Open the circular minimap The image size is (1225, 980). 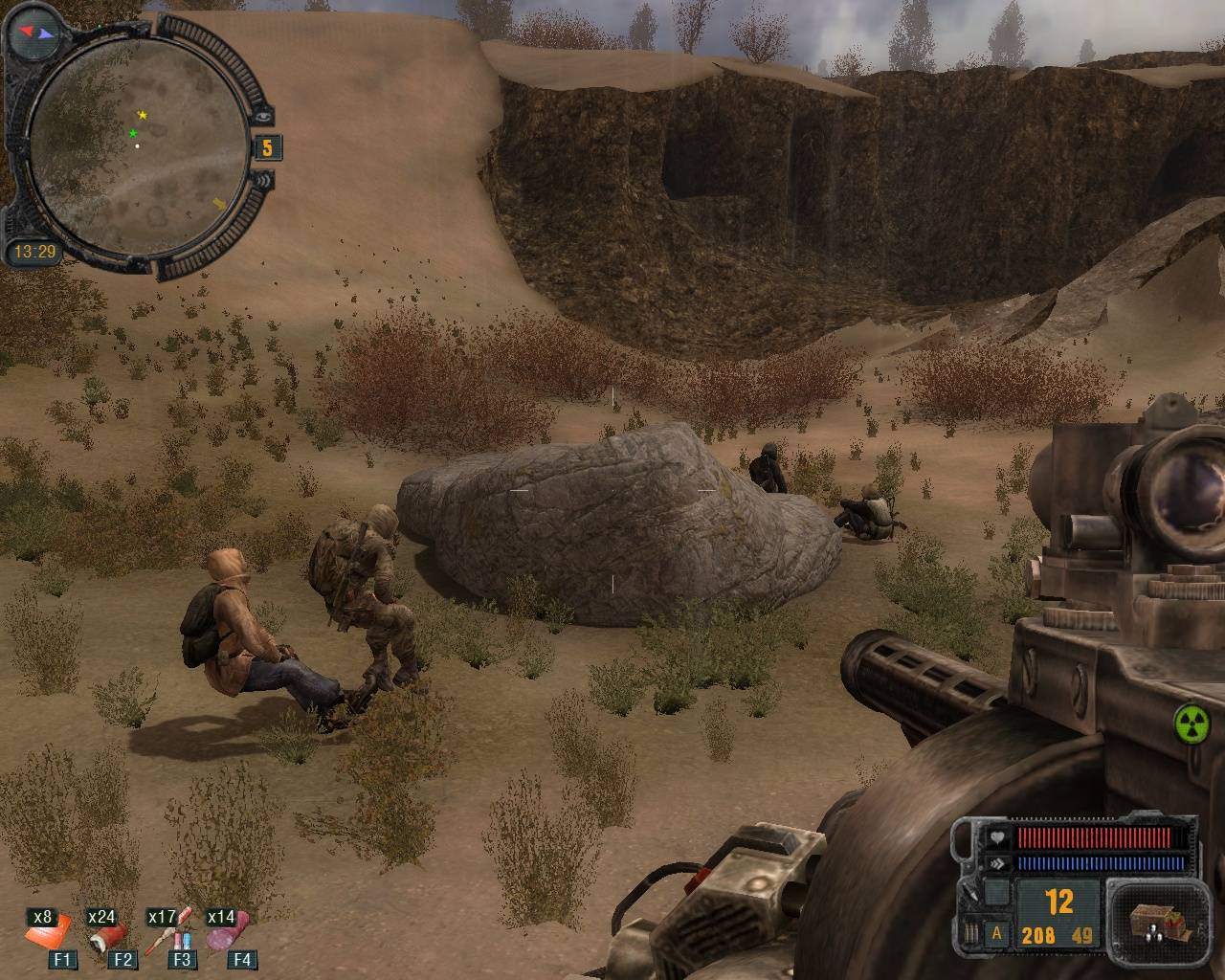point(134,144)
